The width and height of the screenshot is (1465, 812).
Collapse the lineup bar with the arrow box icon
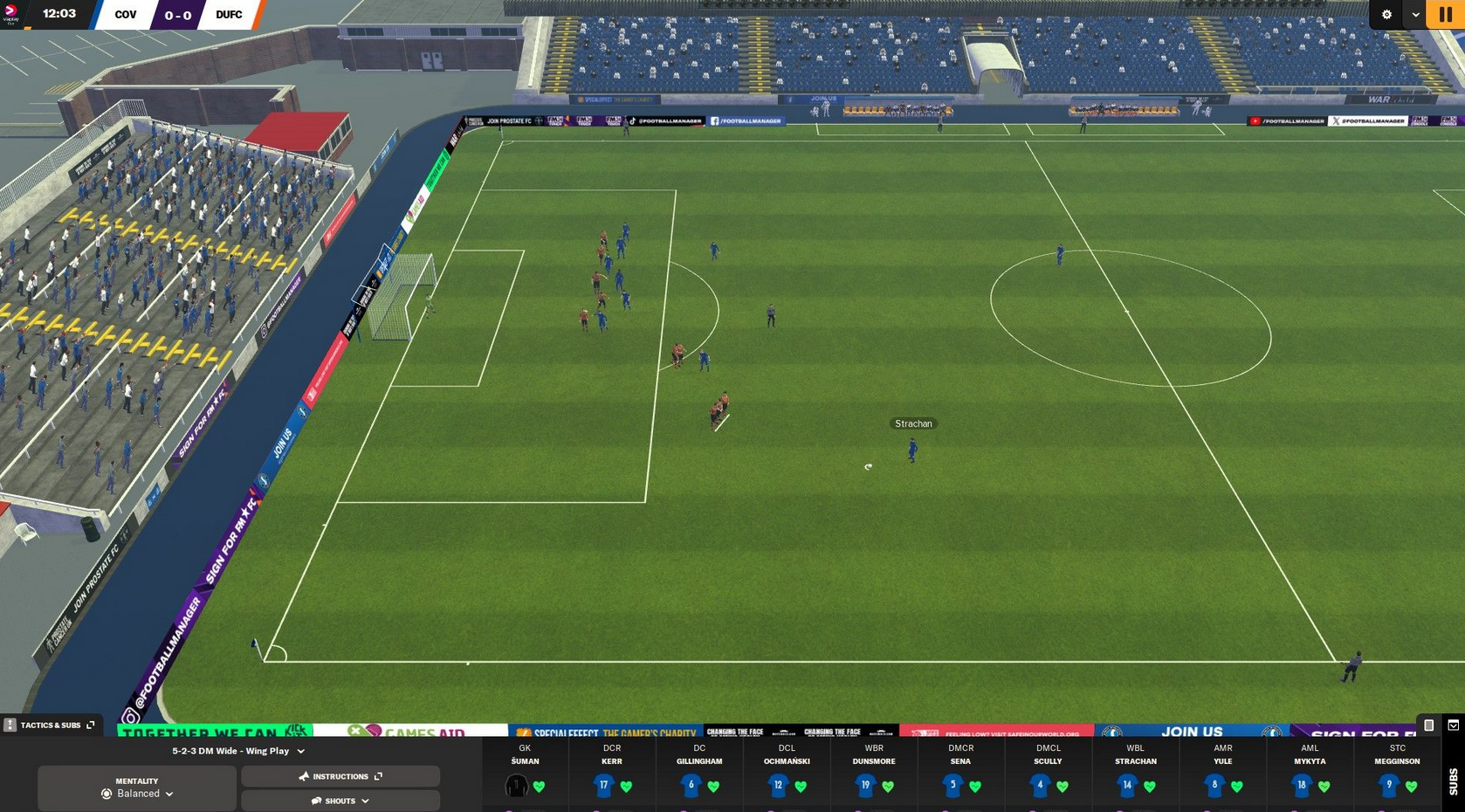[x=1453, y=725]
